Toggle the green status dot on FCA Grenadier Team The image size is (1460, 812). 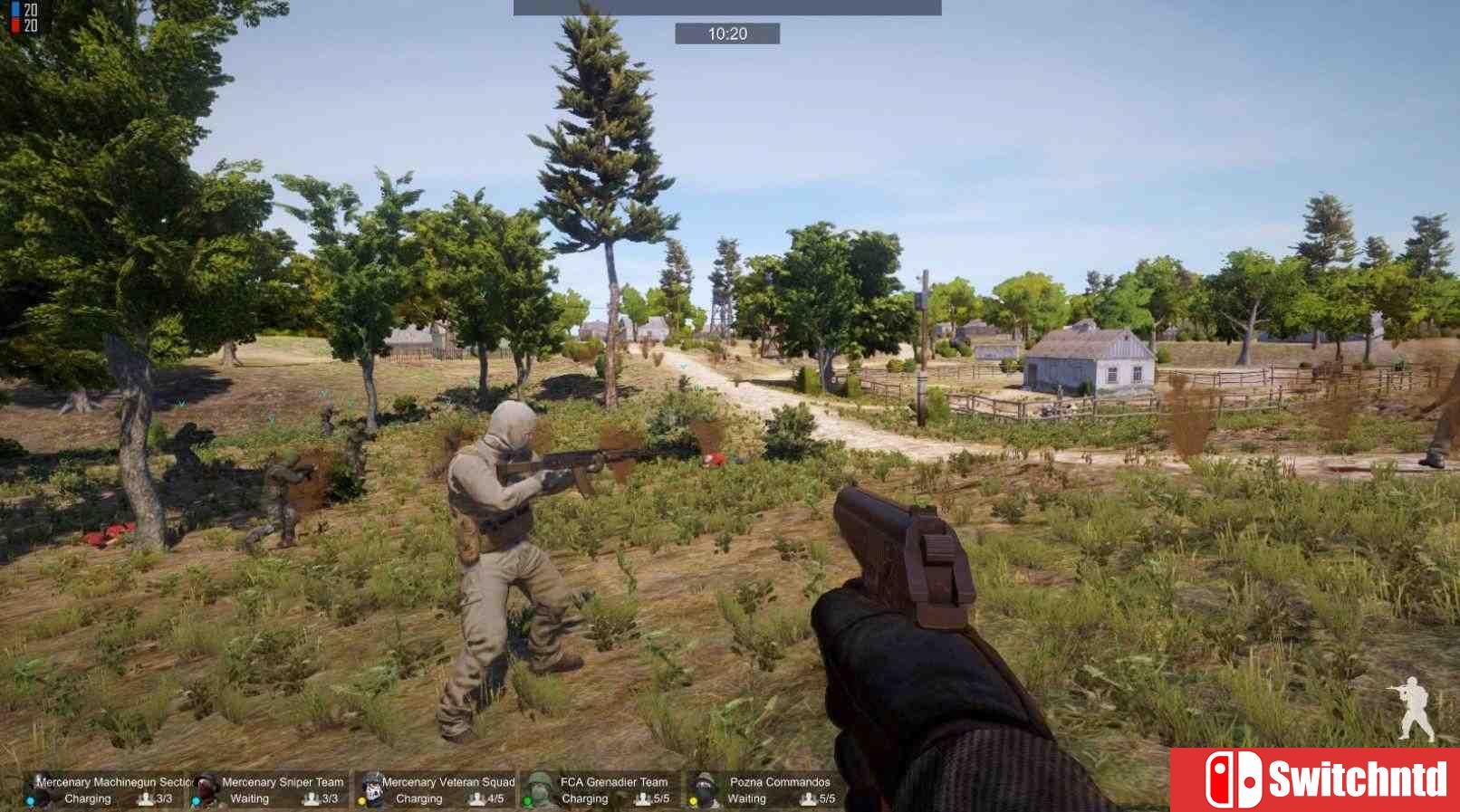tap(528, 801)
